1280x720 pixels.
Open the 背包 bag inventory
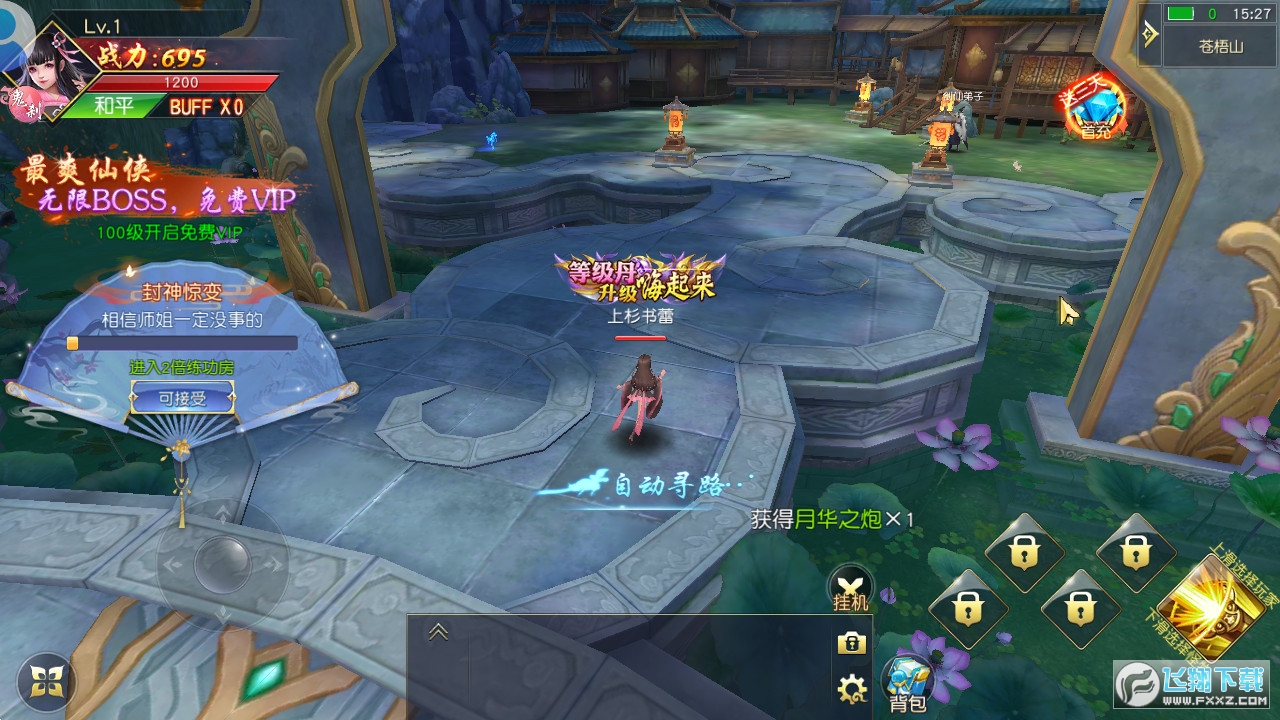907,684
